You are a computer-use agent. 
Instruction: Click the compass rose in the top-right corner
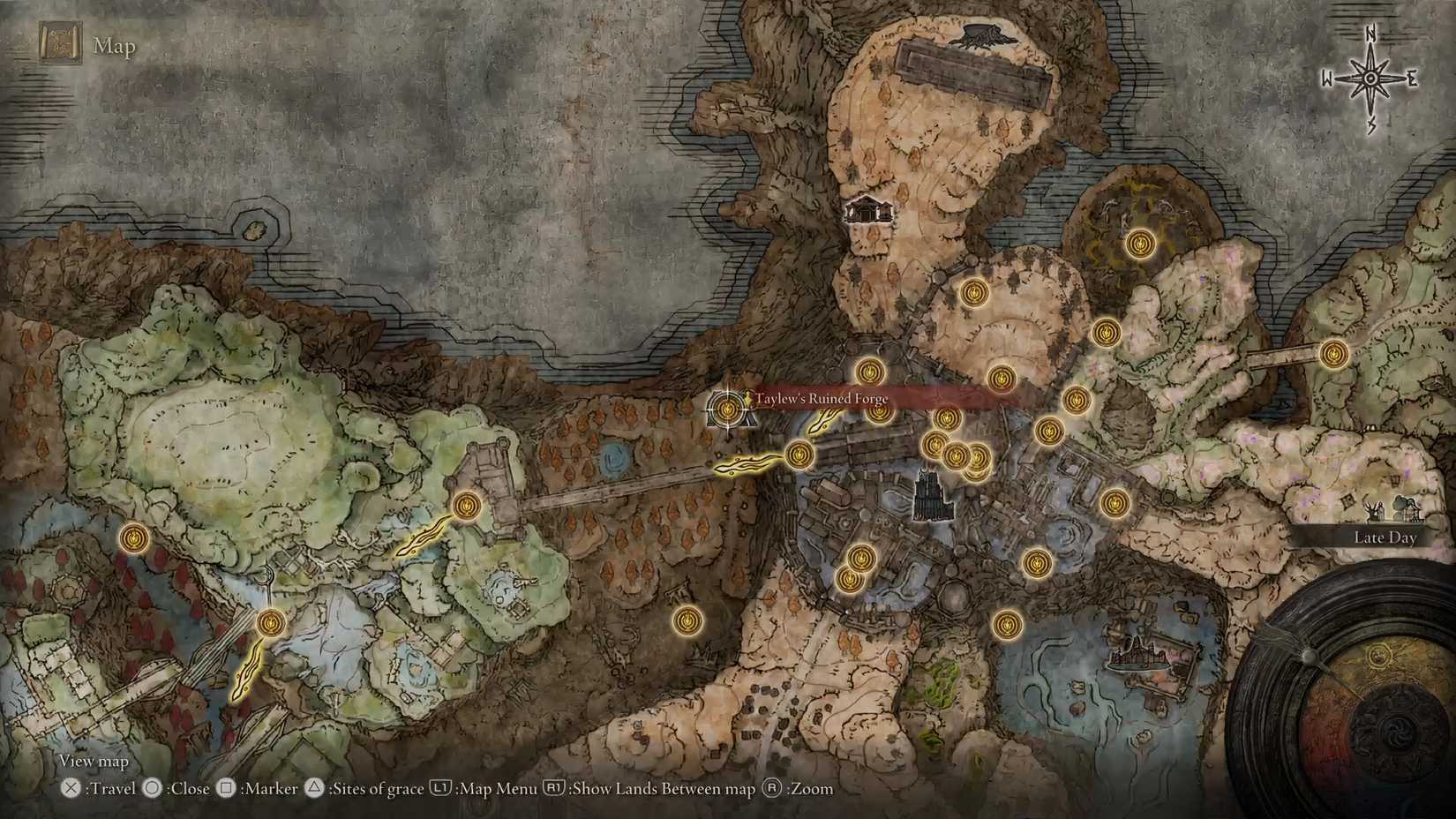[x=1370, y=78]
